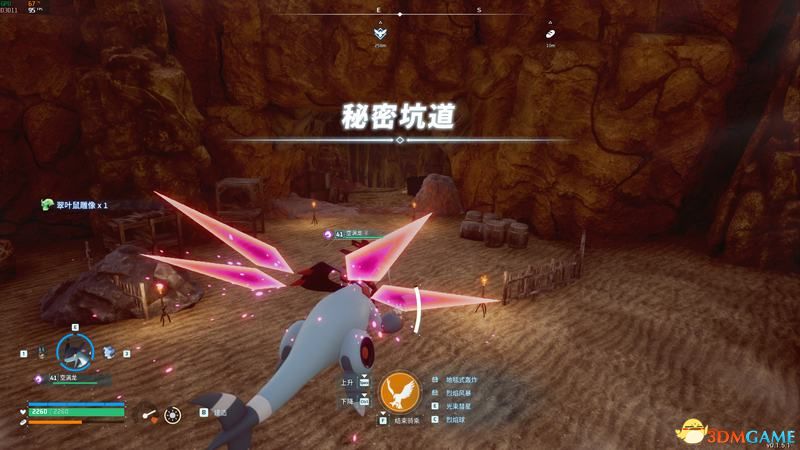
Task: Click the capsule-shaped marker on the compass
Action: [x=549, y=33]
